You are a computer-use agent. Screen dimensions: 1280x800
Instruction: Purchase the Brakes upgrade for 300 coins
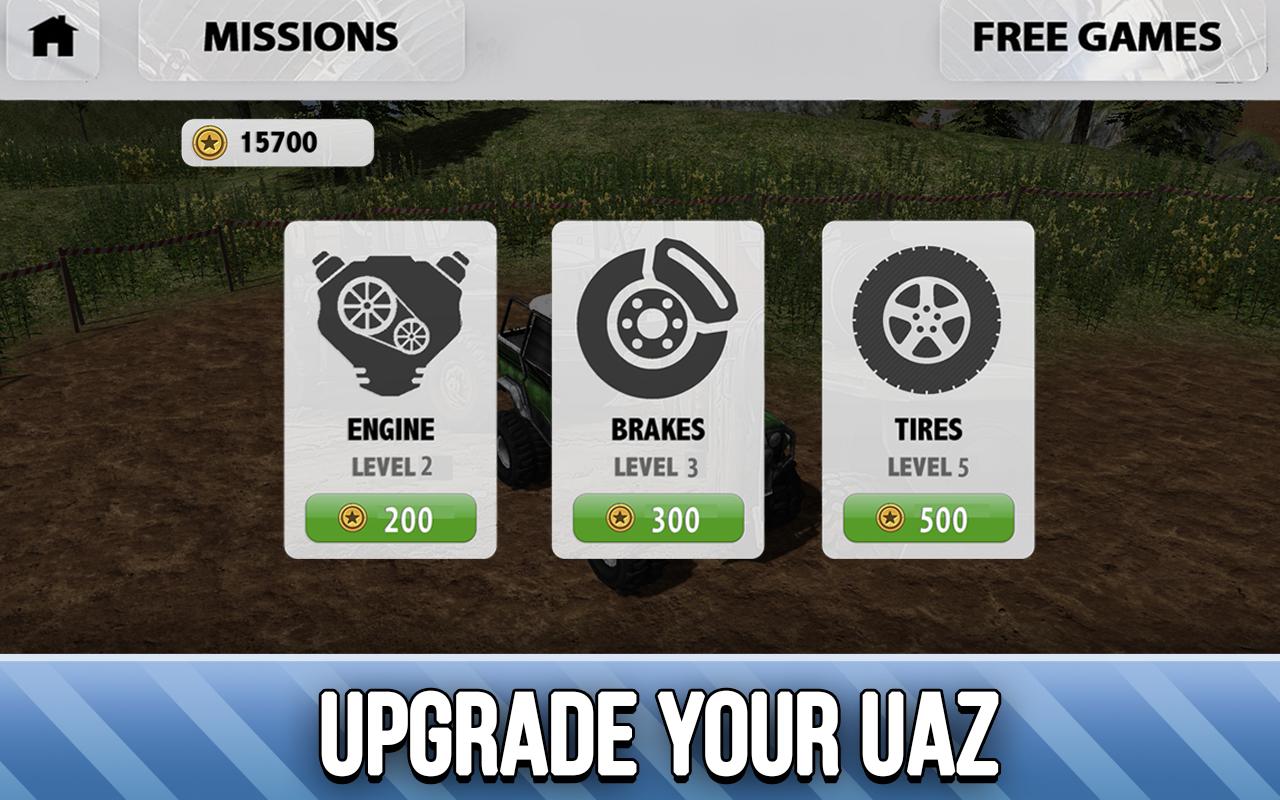(x=656, y=517)
